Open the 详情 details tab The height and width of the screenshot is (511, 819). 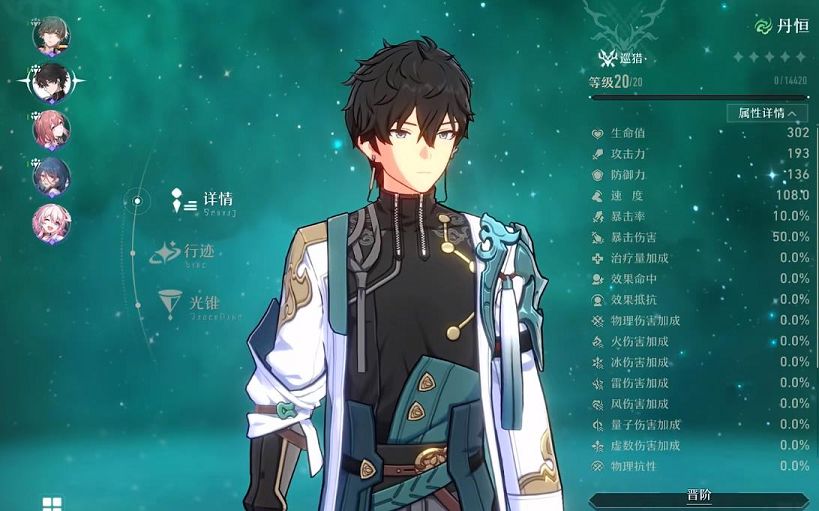(217, 200)
